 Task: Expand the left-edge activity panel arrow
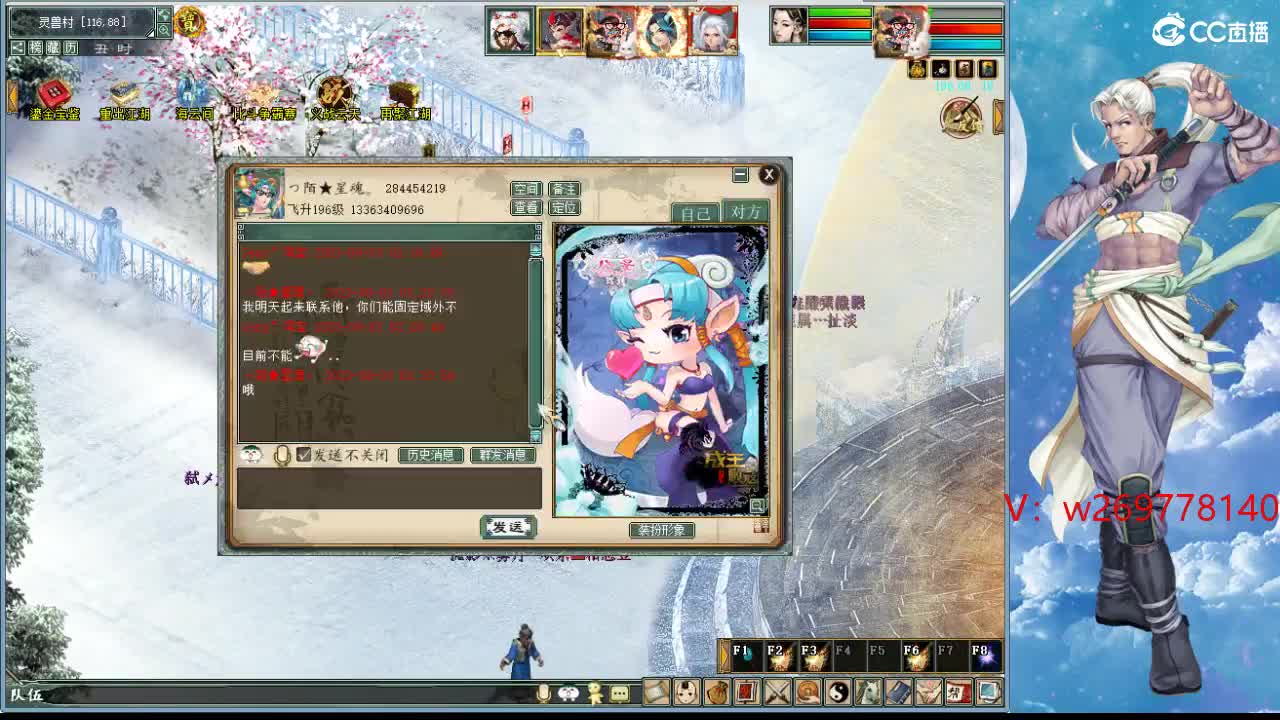(12, 95)
